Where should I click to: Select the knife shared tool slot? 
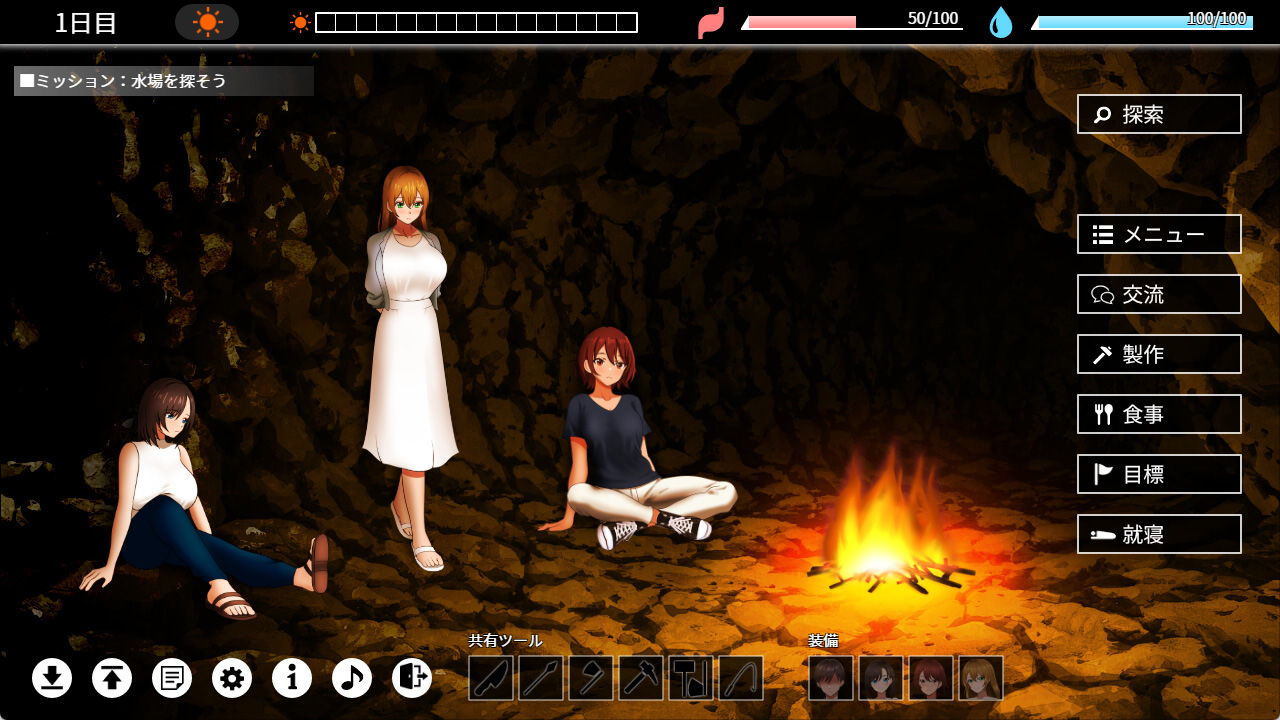[x=491, y=678]
